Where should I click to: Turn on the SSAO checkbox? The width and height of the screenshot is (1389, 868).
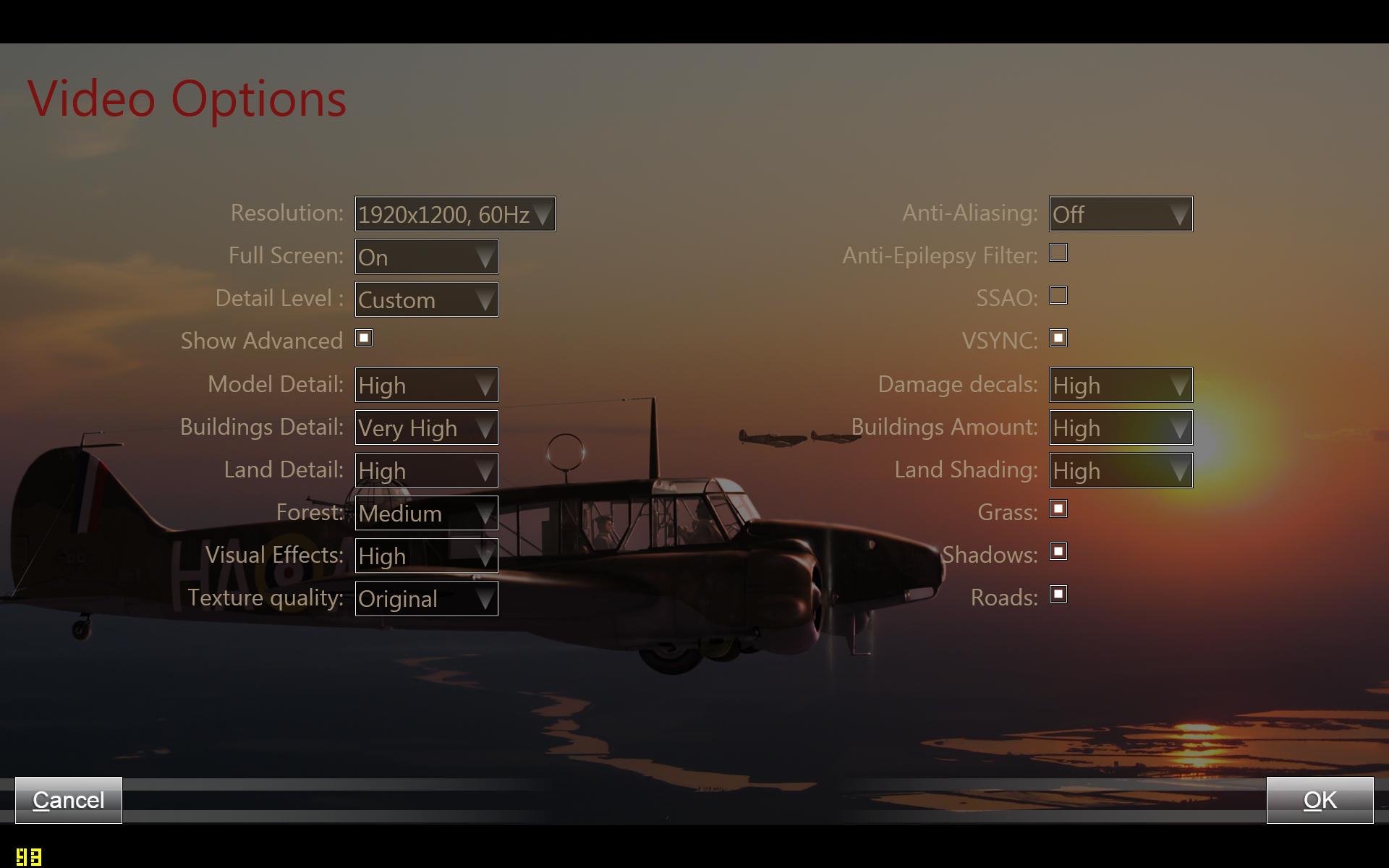(1058, 296)
